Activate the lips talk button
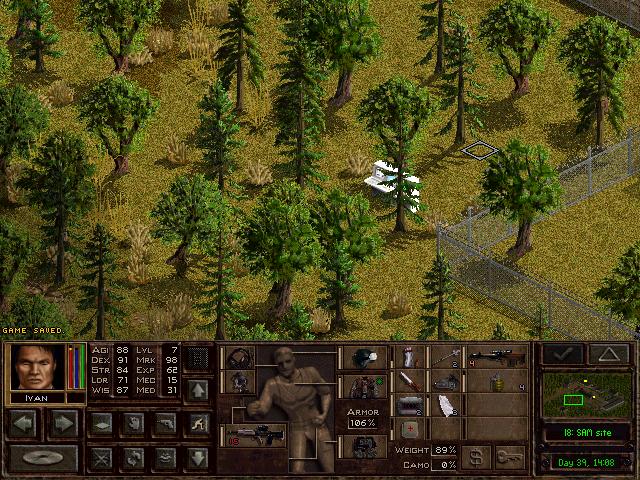Image resolution: width=640 pixels, height=480 pixels. [166, 458]
